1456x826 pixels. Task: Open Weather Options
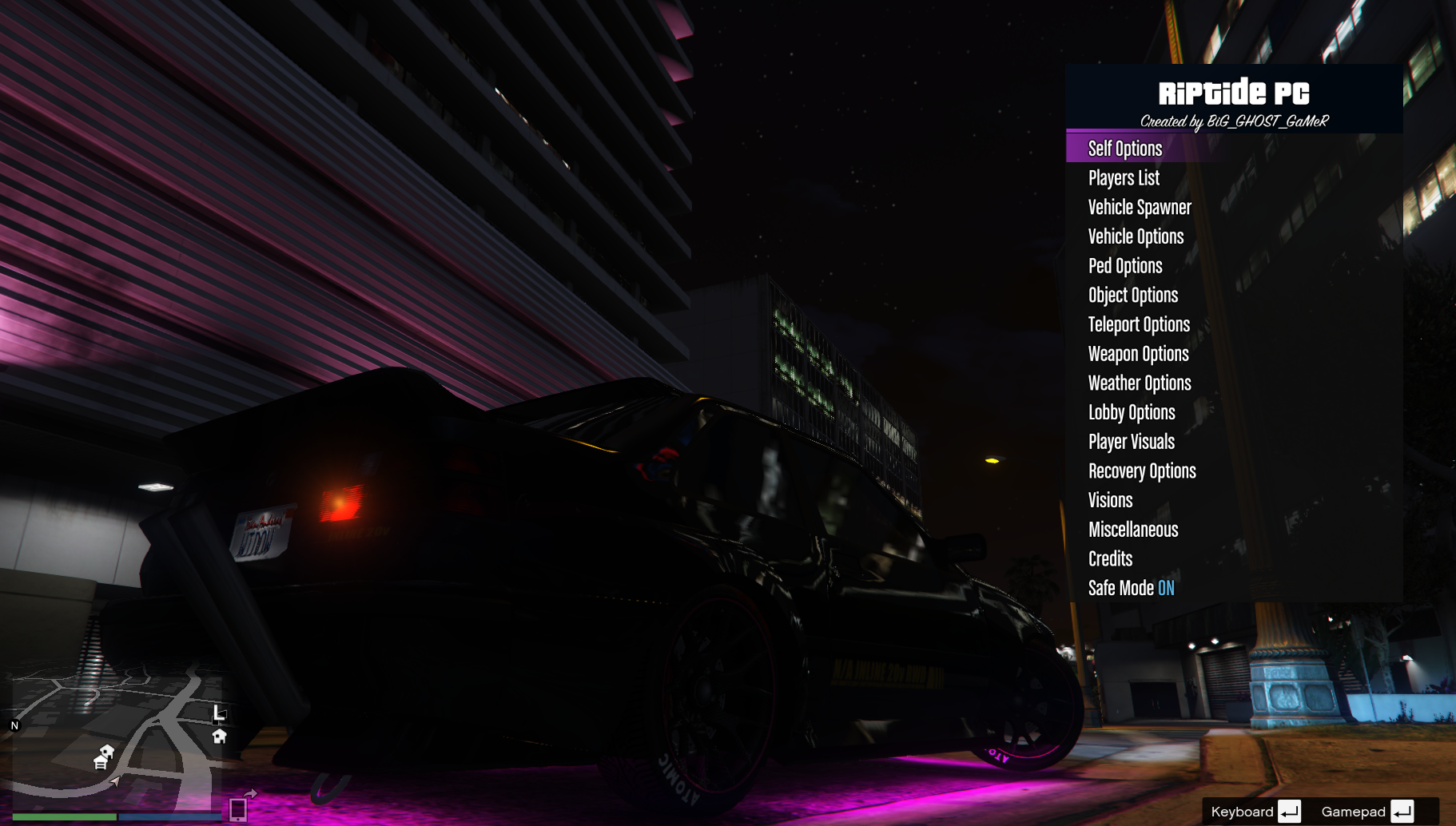click(1140, 383)
